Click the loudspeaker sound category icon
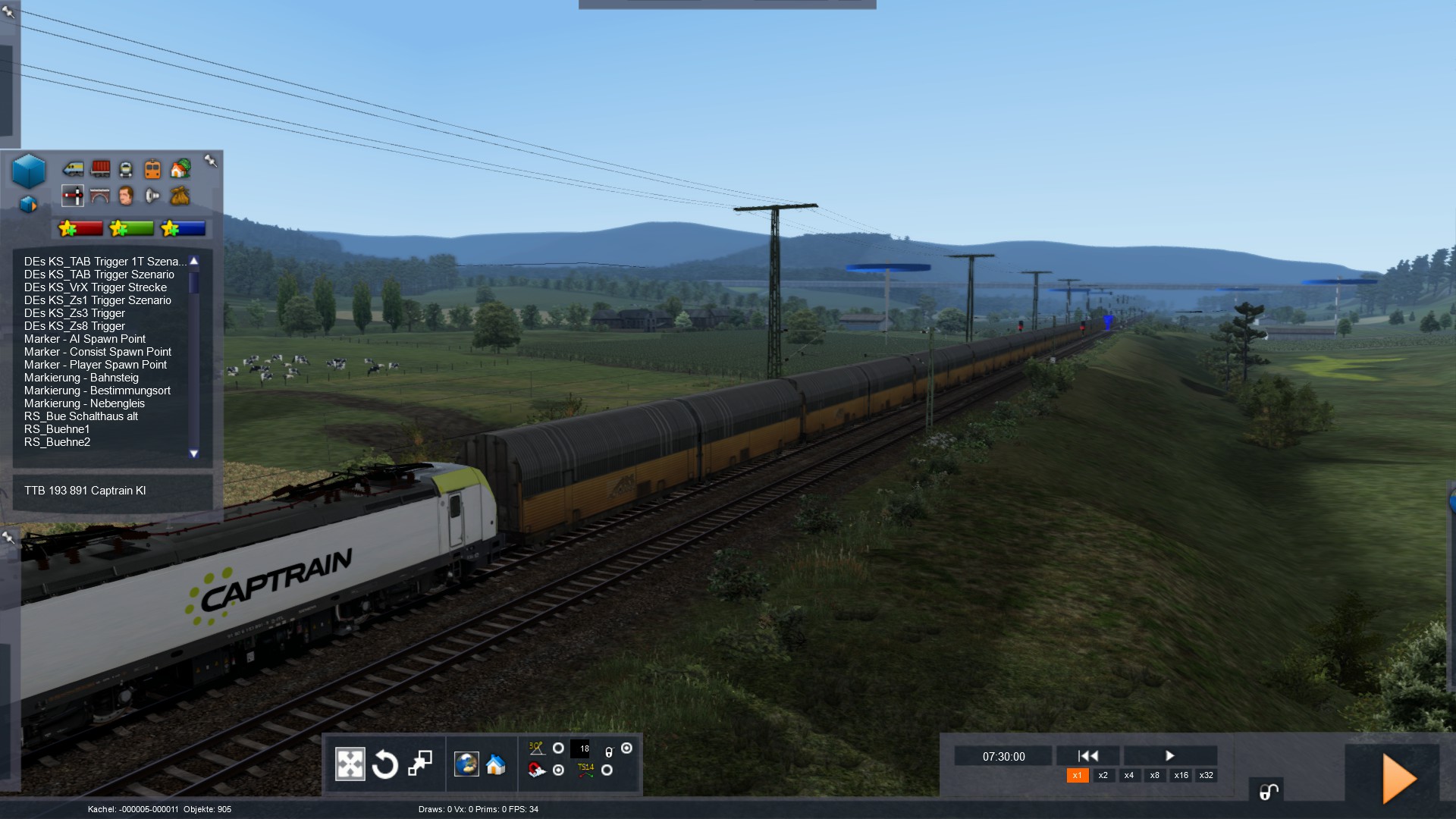This screenshot has width=1456, height=819. click(152, 196)
